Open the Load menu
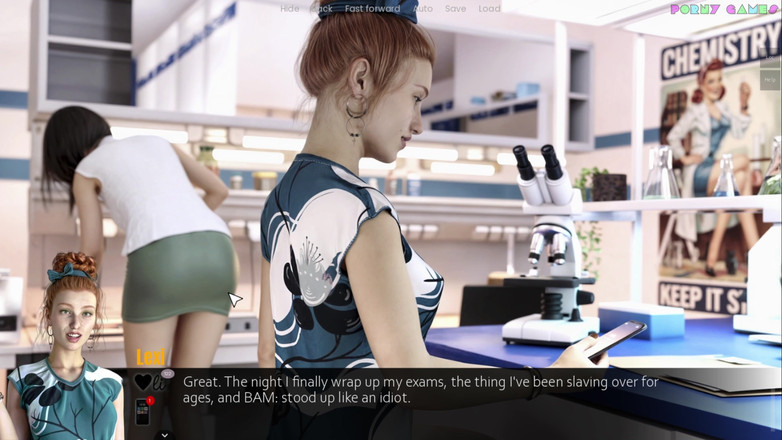Screen dimensions: 782x440 (x=489, y=9)
